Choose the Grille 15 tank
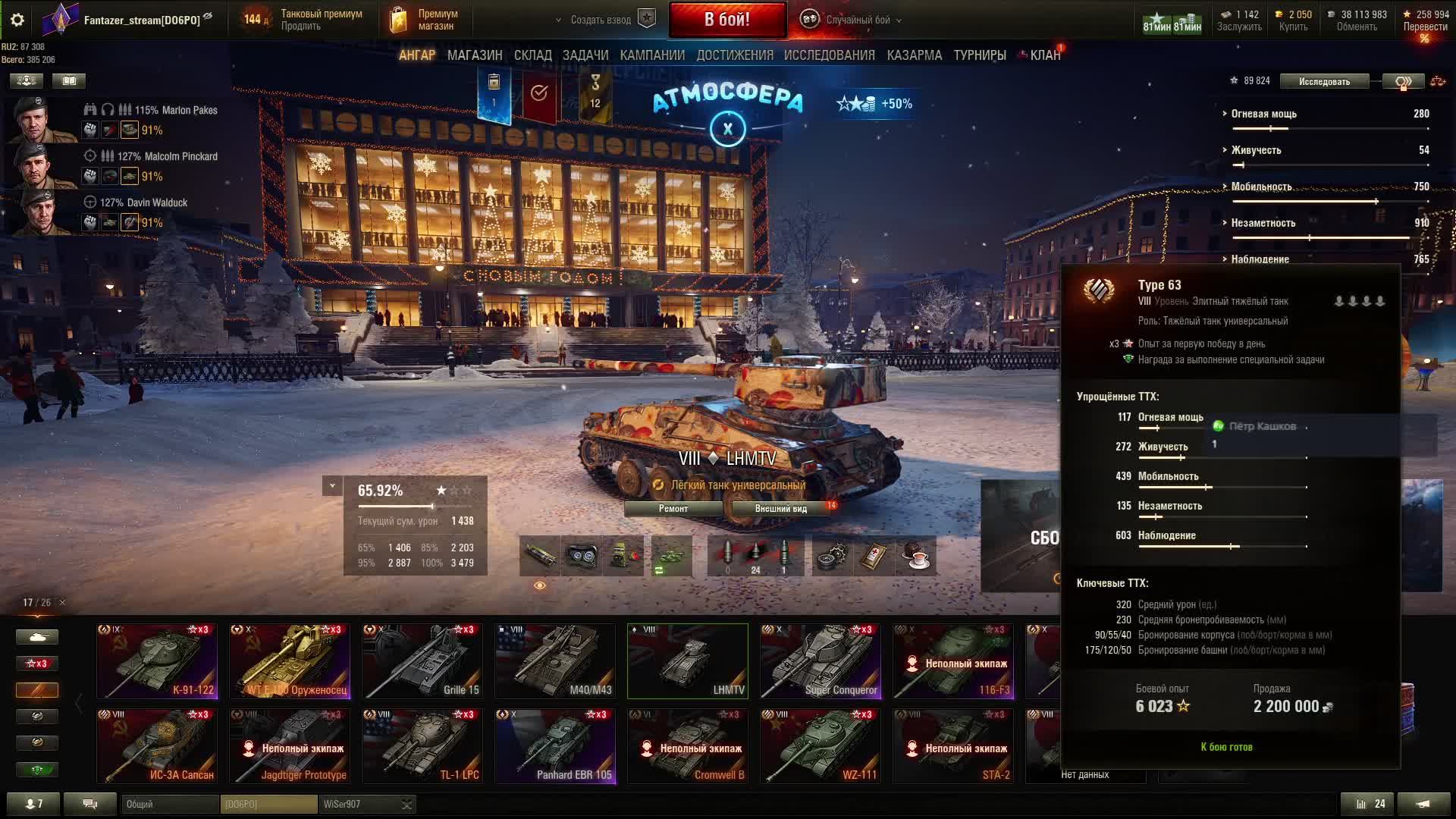This screenshot has height=819, width=1456. point(422,661)
